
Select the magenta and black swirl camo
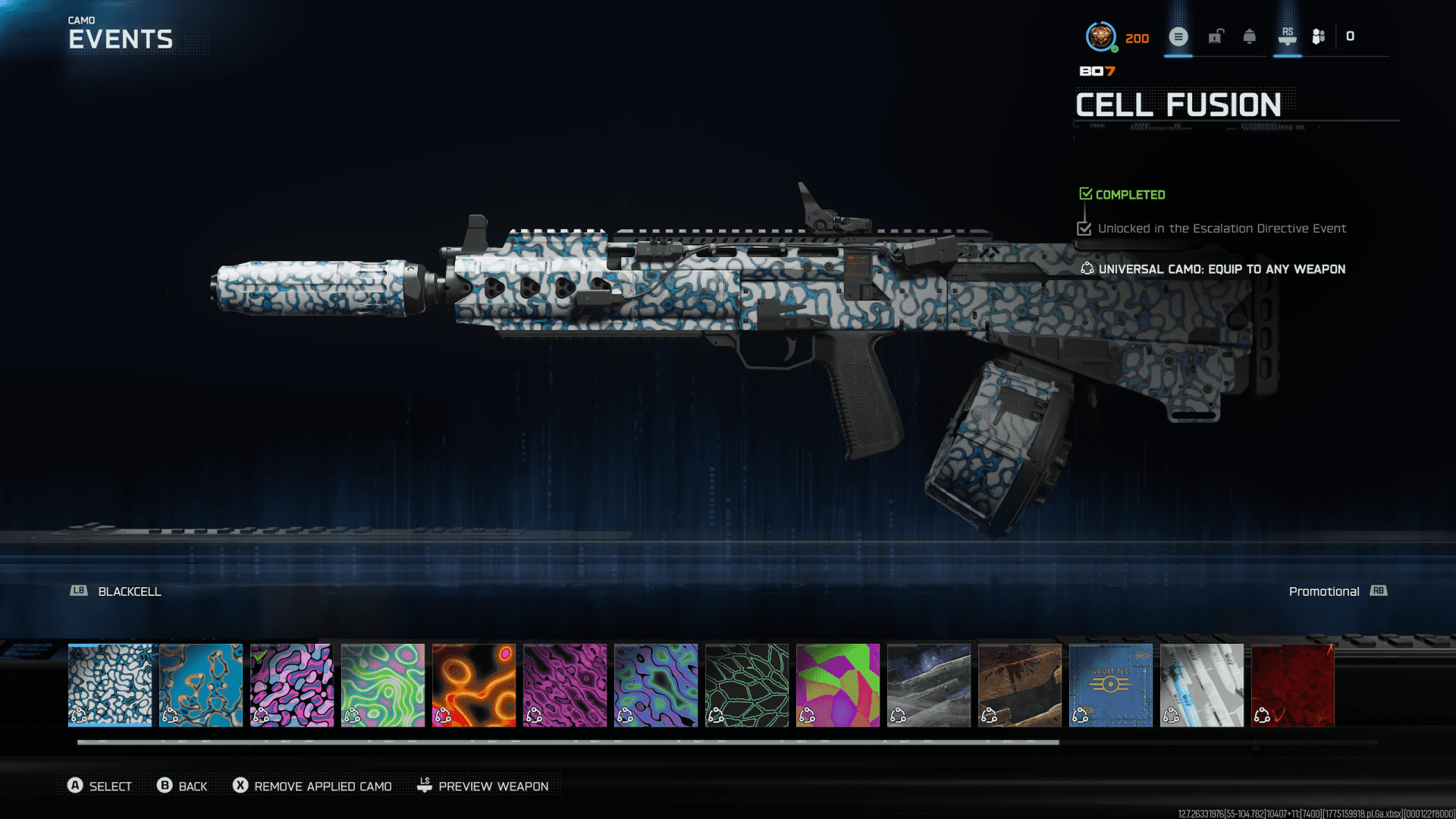[565, 685]
